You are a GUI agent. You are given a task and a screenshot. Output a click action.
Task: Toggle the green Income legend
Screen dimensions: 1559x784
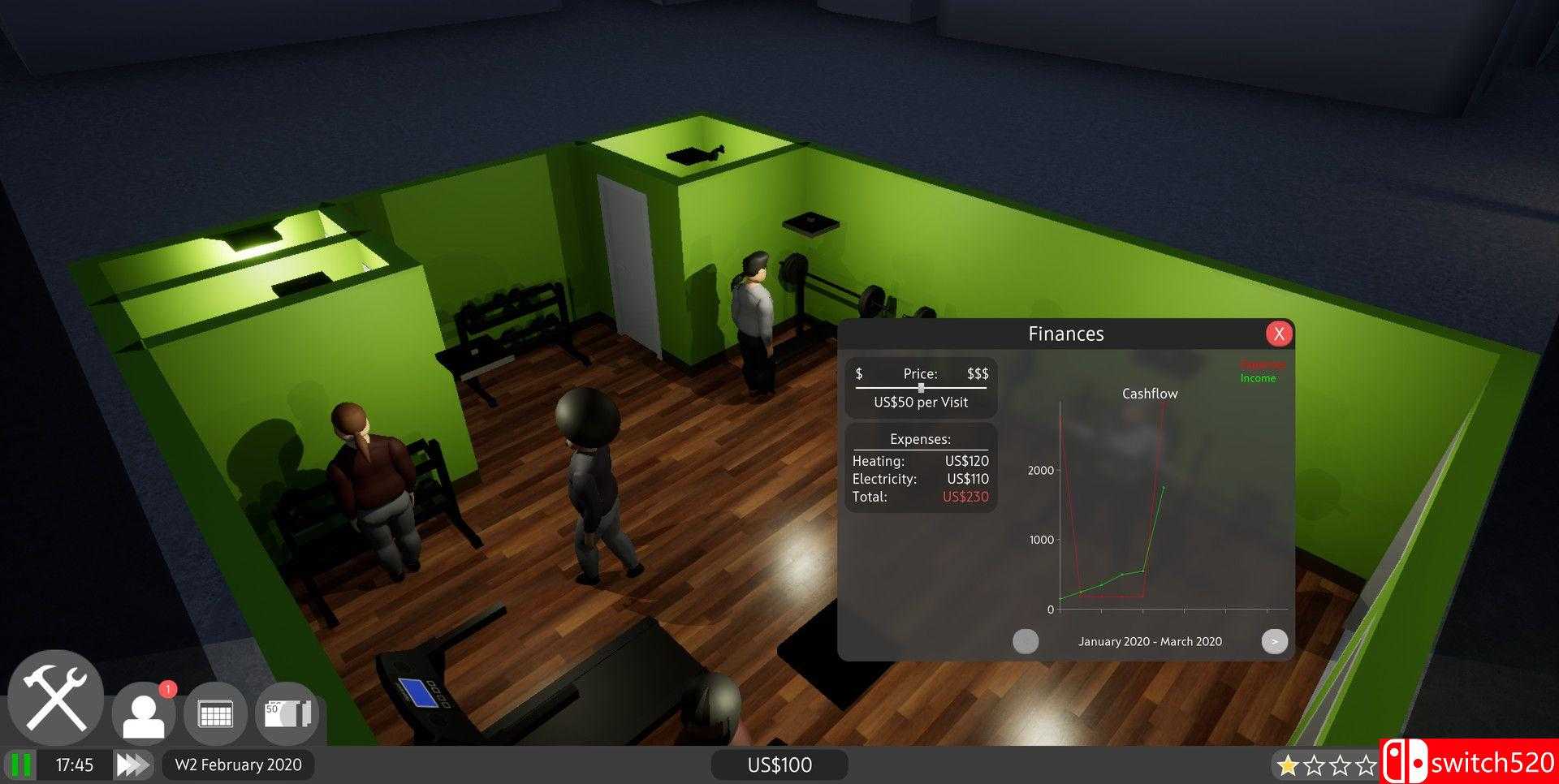click(x=1259, y=378)
